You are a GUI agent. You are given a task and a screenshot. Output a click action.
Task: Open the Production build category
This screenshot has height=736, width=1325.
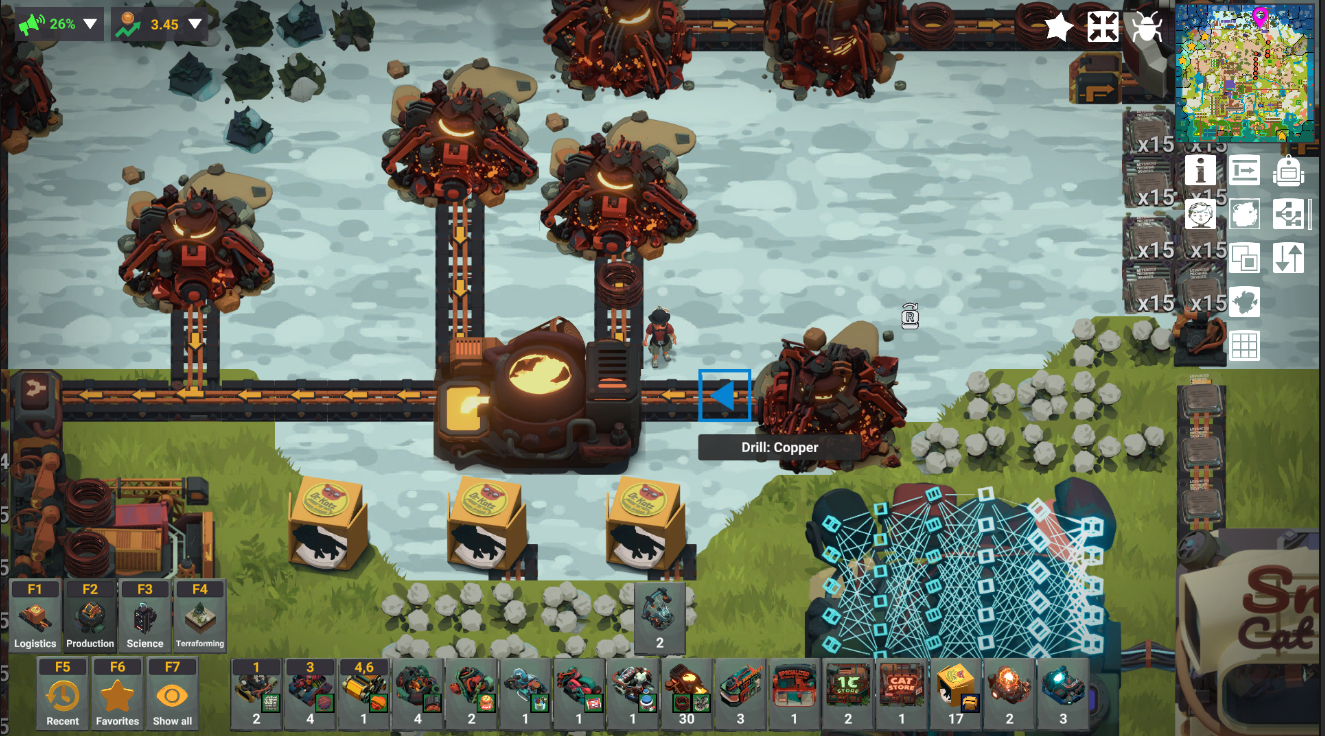coord(90,616)
